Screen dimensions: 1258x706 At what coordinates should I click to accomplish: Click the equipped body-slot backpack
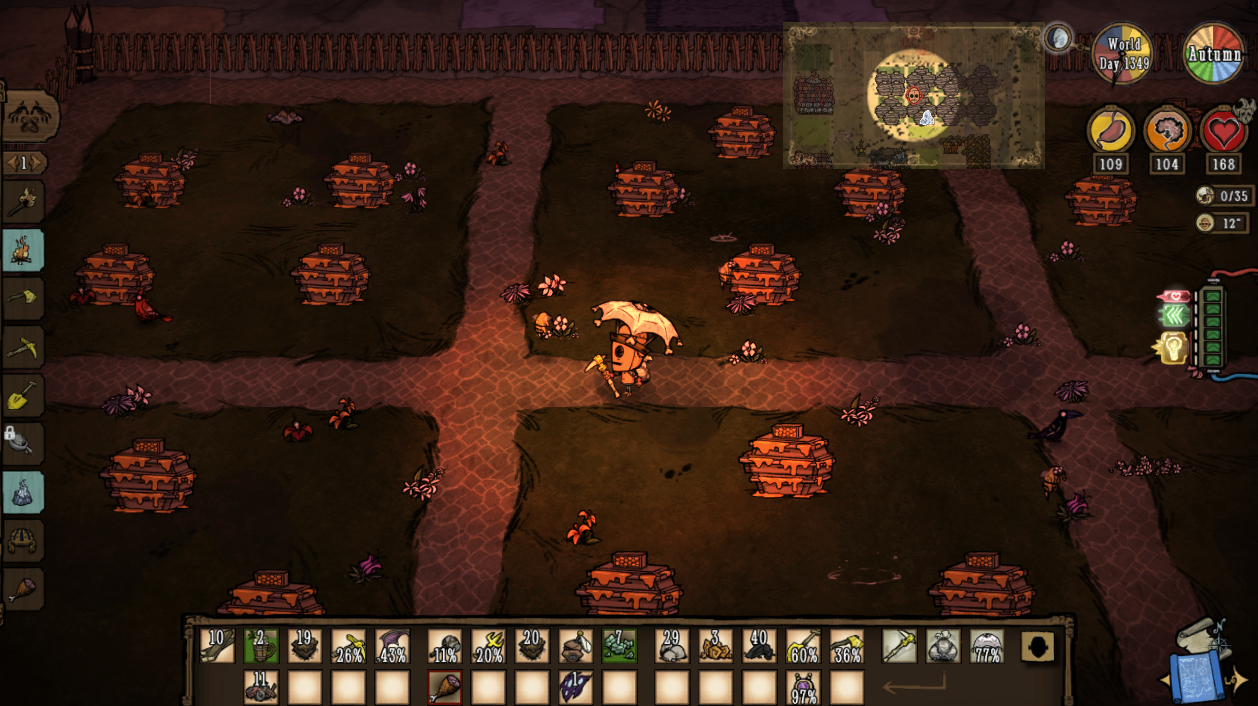(943, 646)
